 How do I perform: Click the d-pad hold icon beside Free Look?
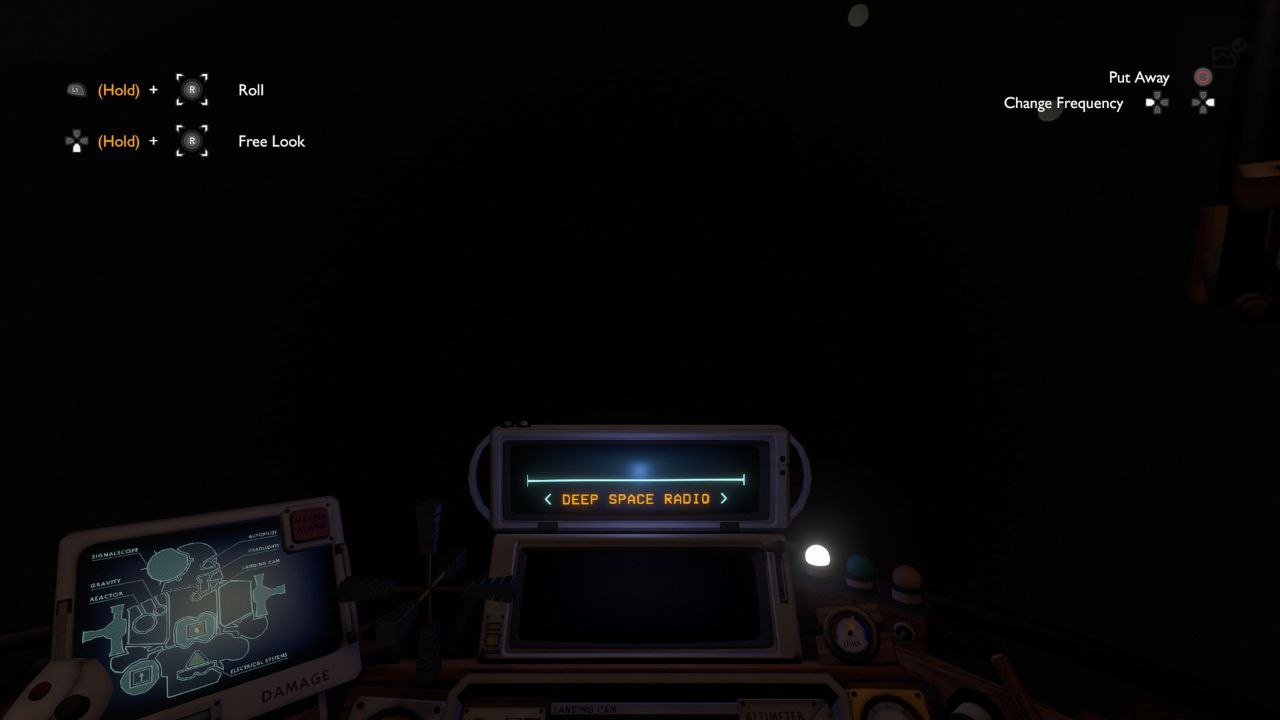click(x=78, y=141)
